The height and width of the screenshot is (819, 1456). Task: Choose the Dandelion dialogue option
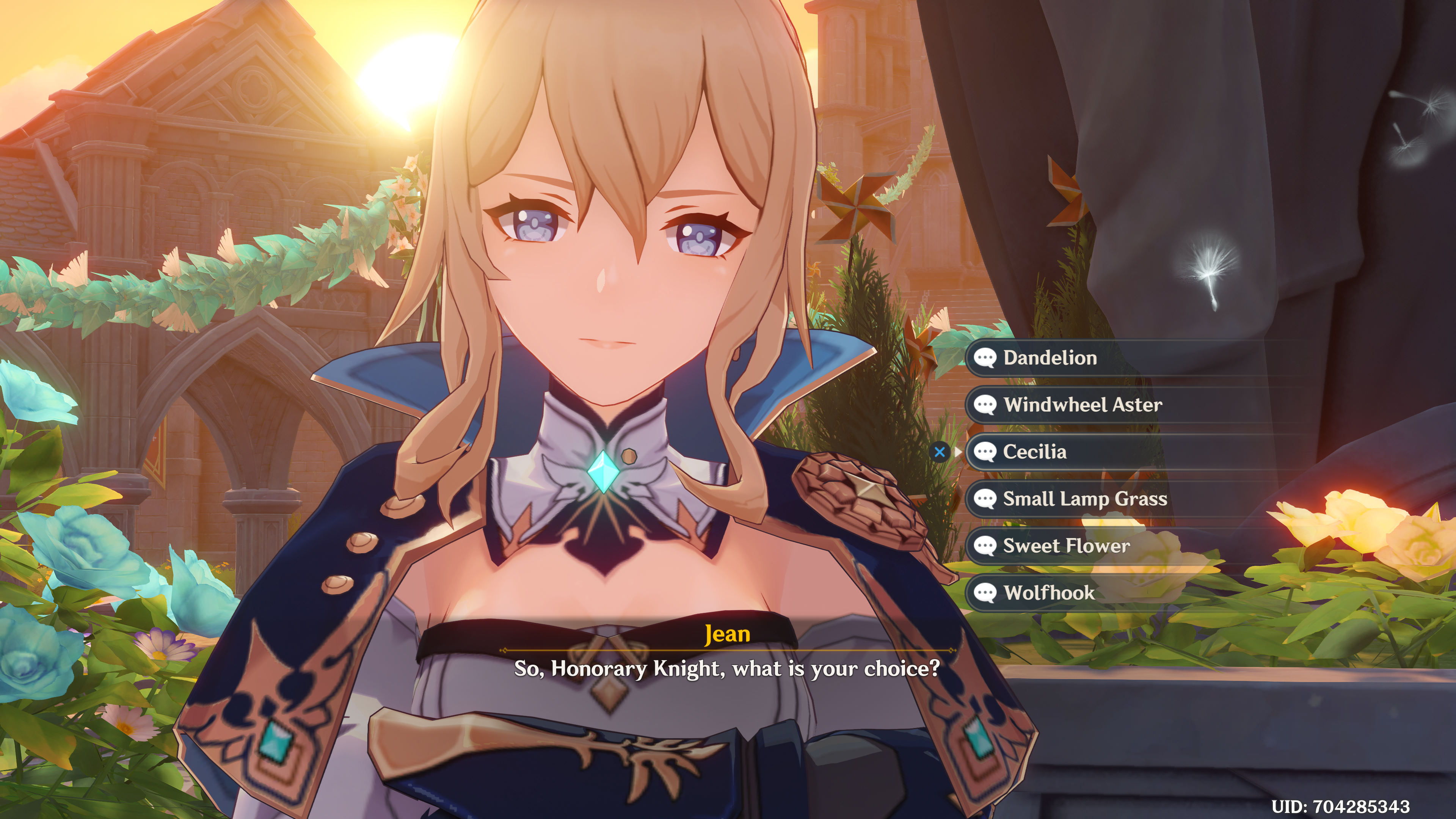tap(1050, 358)
